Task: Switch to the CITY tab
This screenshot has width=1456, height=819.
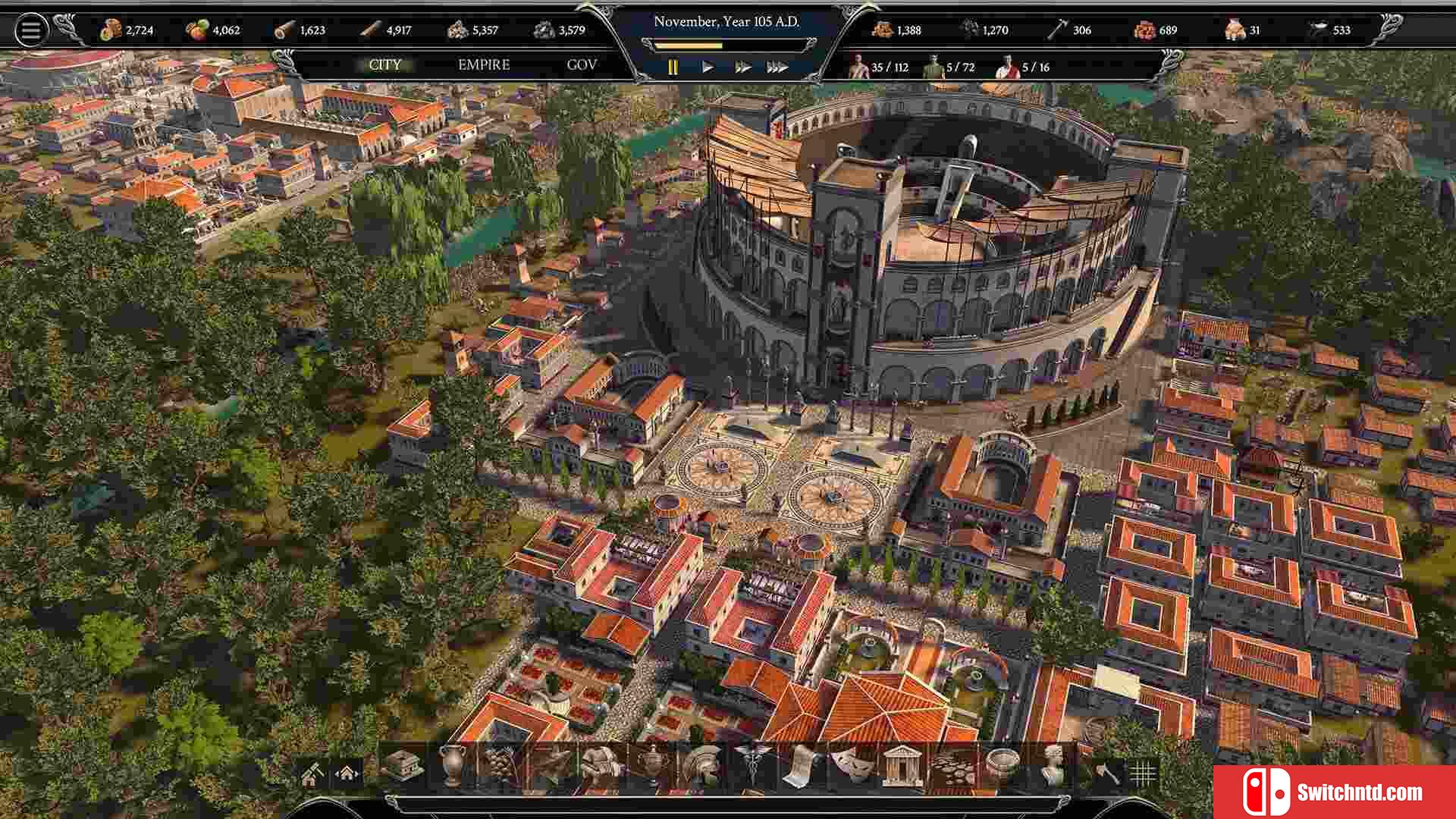Action: click(x=384, y=65)
